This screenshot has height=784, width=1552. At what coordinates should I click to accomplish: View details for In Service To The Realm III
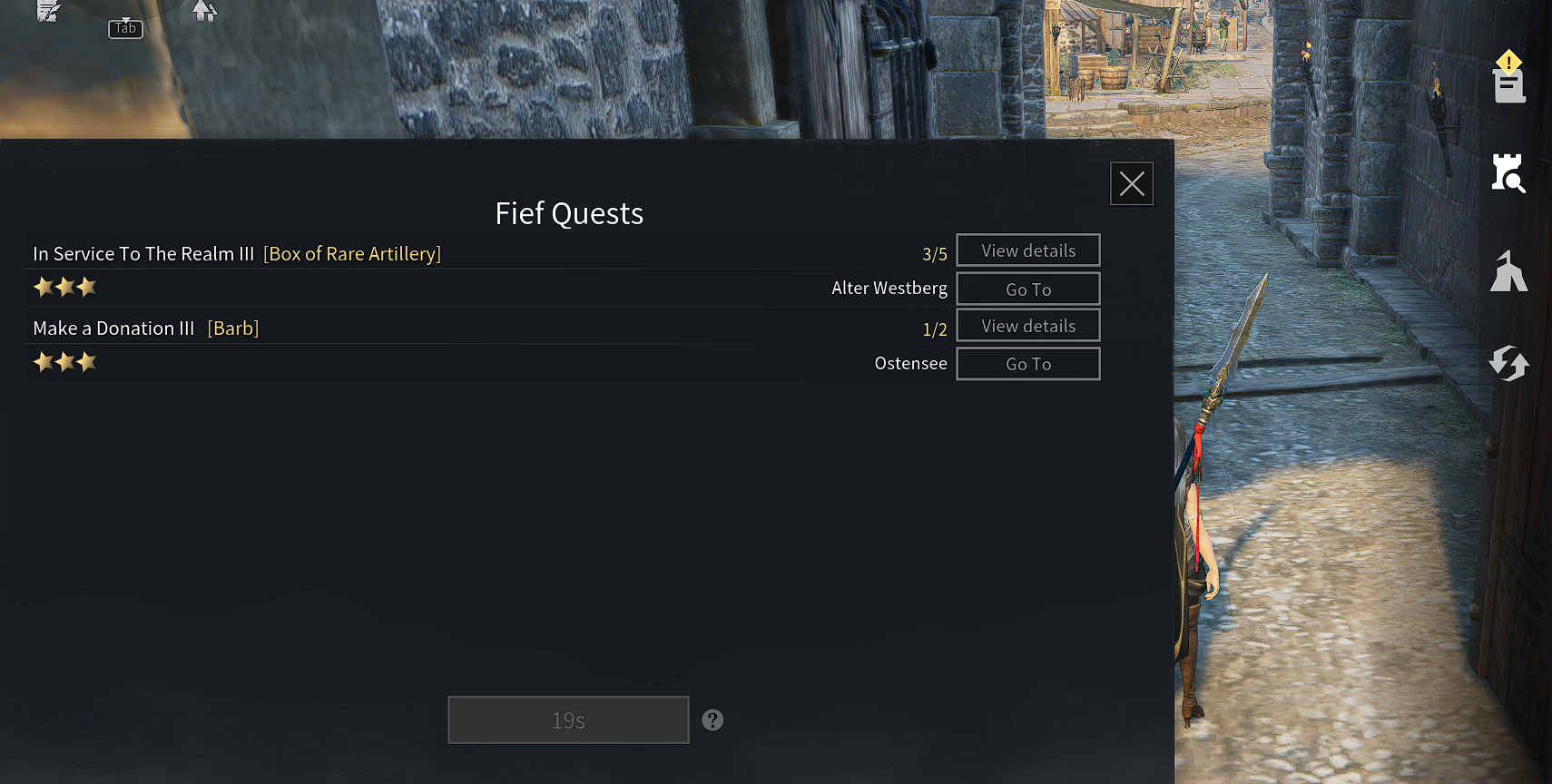[x=1027, y=250]
